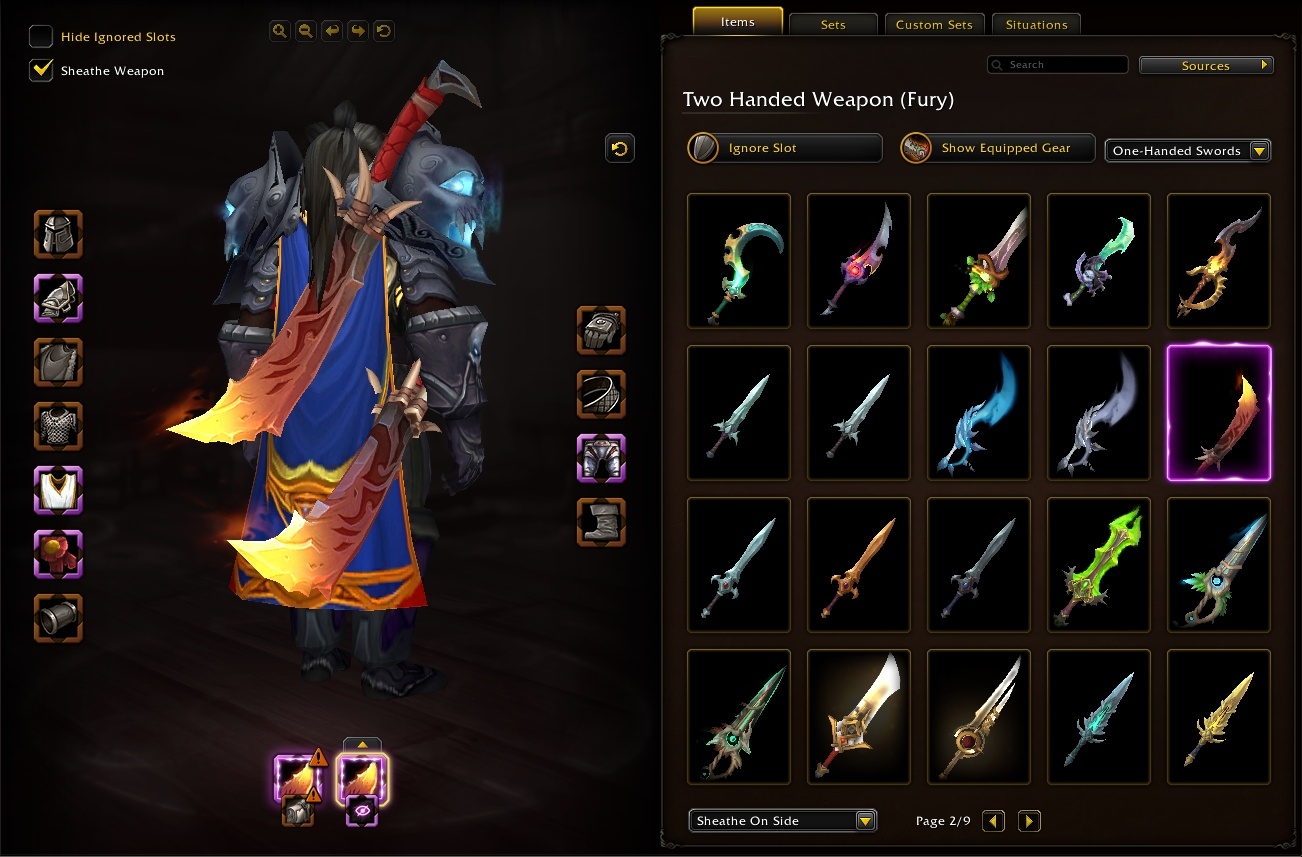
Task: Switch to the Sets tab
Action: click(x=833, y=24)
